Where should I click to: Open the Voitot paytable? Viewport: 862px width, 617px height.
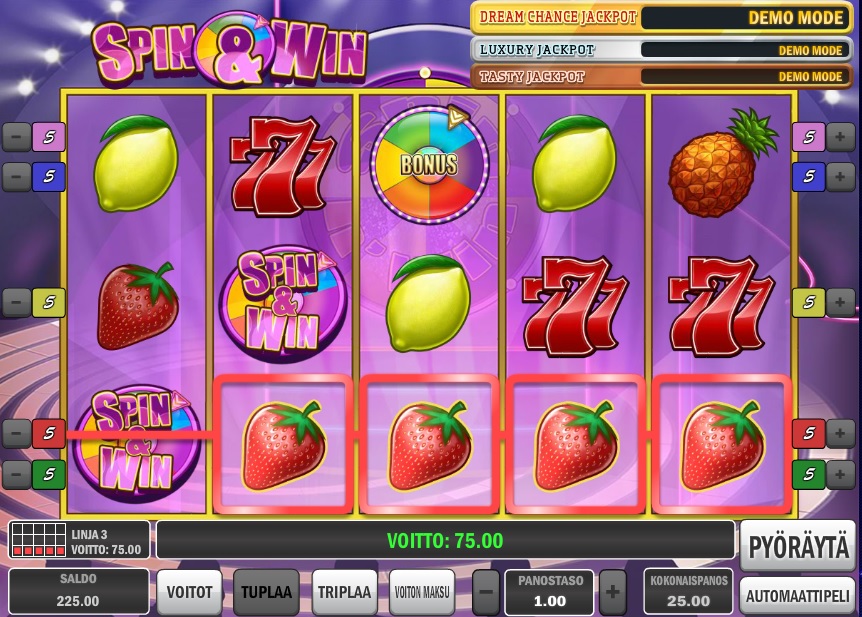pos(190,592)
